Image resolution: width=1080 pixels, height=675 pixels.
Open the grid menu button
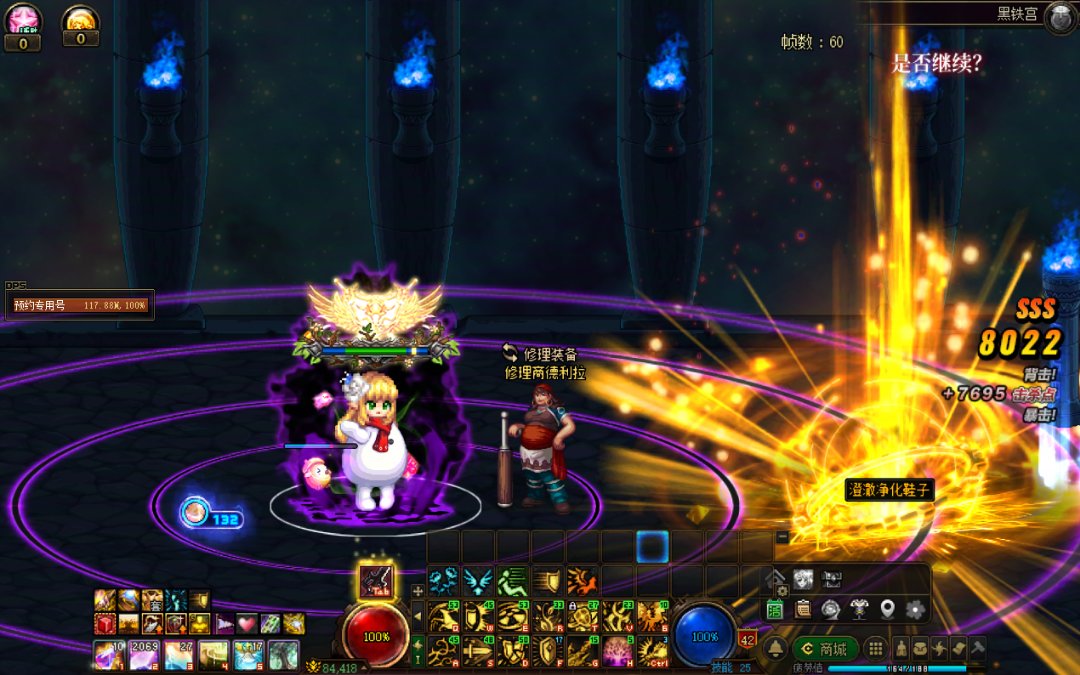pyautogui.click(x=875, y=648)
